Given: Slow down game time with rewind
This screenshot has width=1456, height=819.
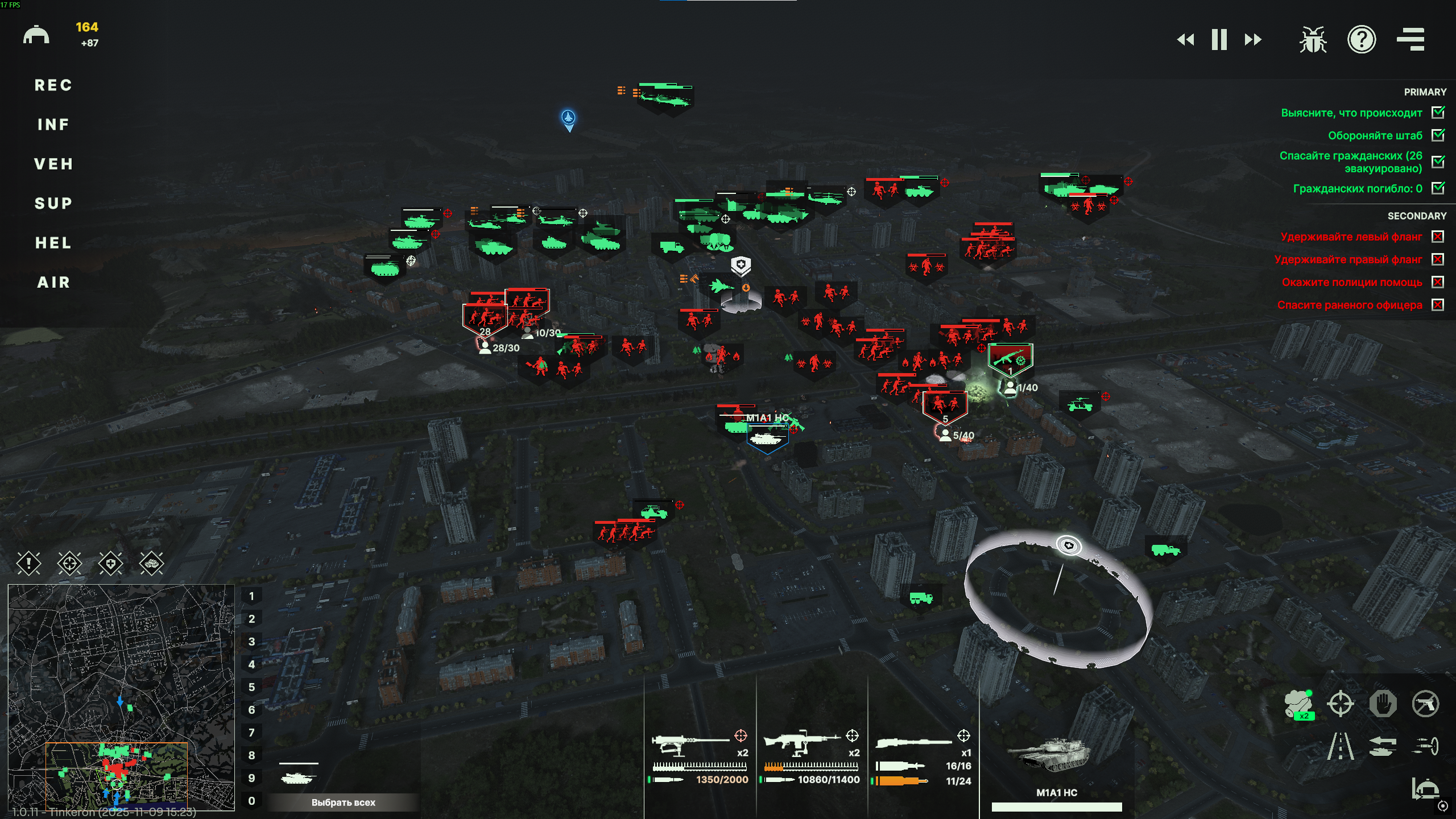Looking at the screenshot, I should pos(1185,40).
